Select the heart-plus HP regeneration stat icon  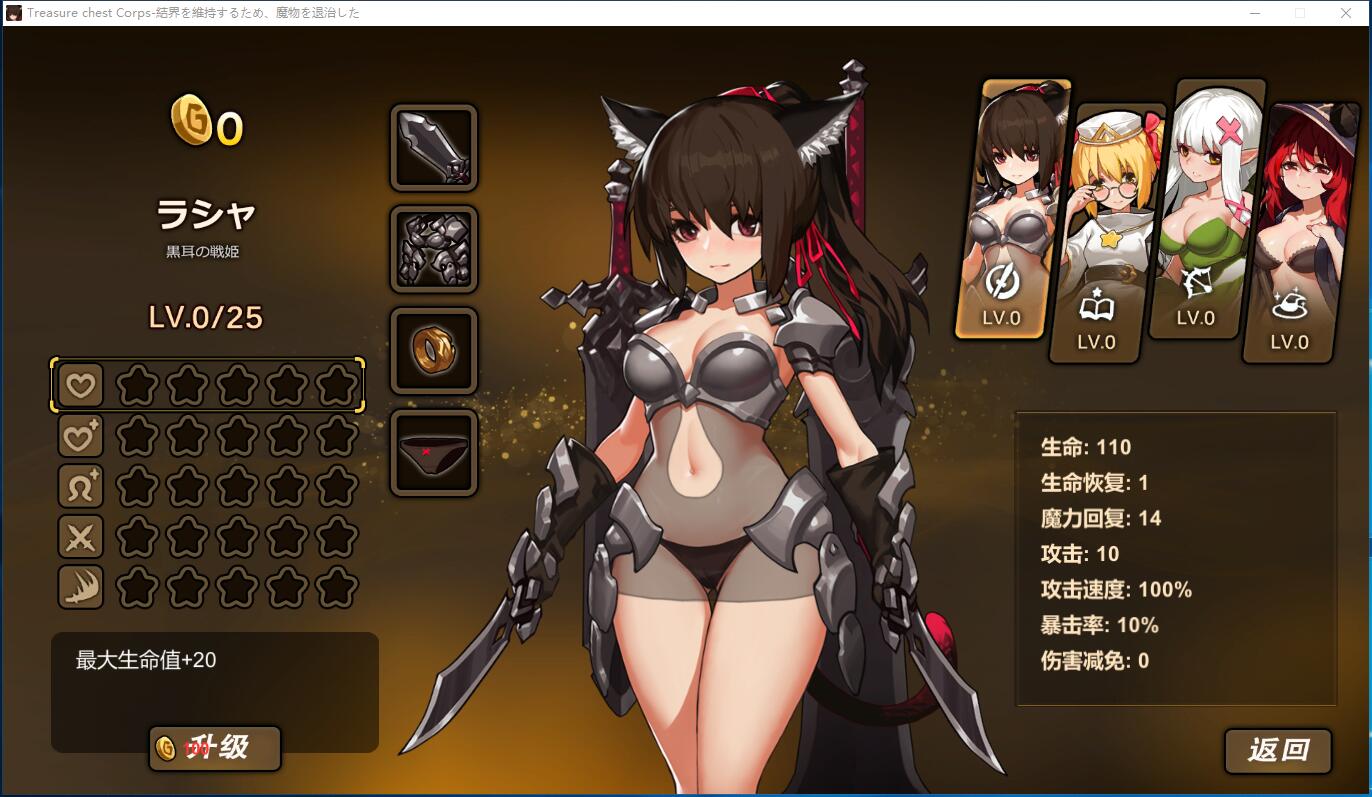80,435
